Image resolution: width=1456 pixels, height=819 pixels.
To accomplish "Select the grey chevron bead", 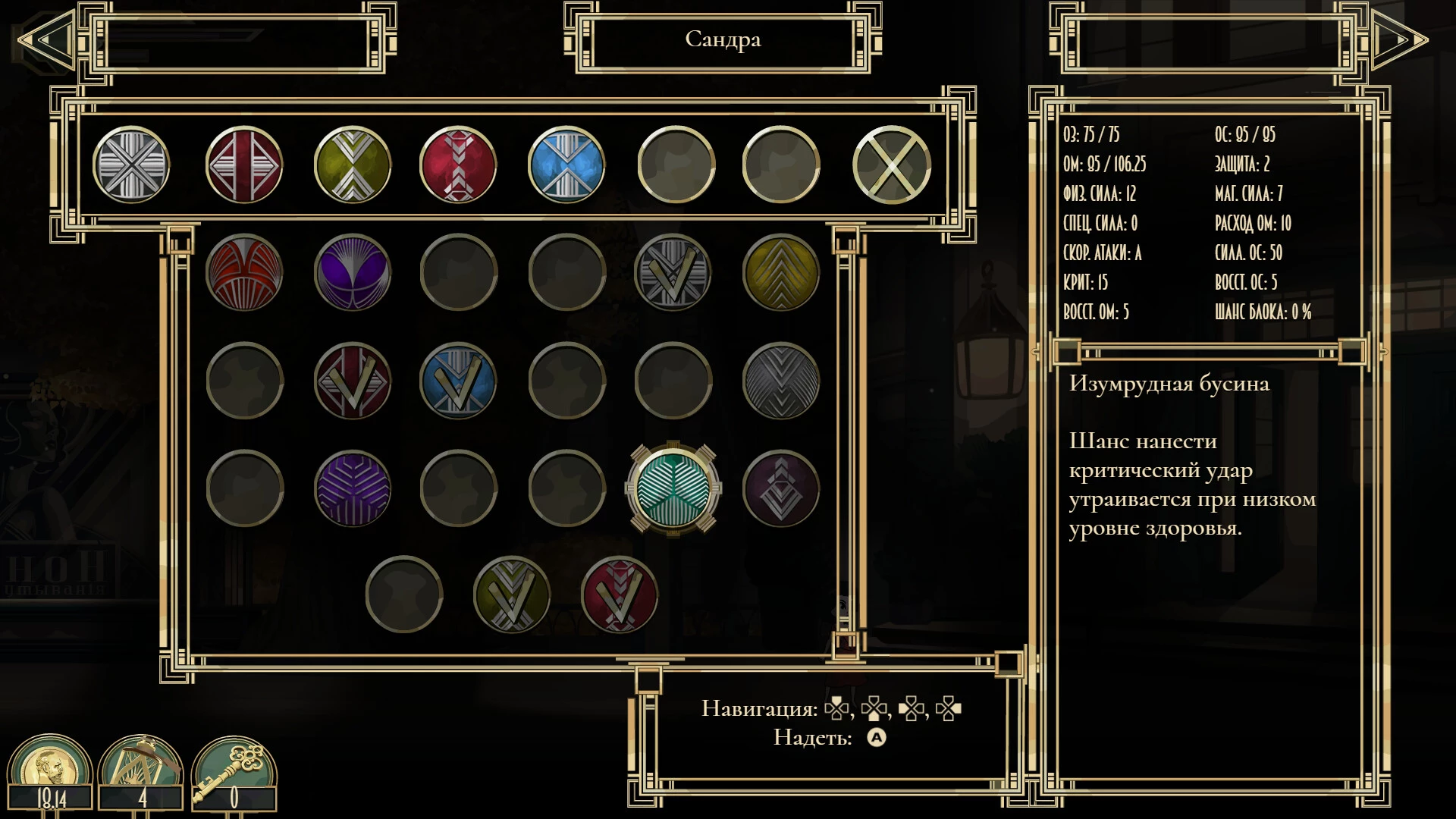I will pos(781,381).
